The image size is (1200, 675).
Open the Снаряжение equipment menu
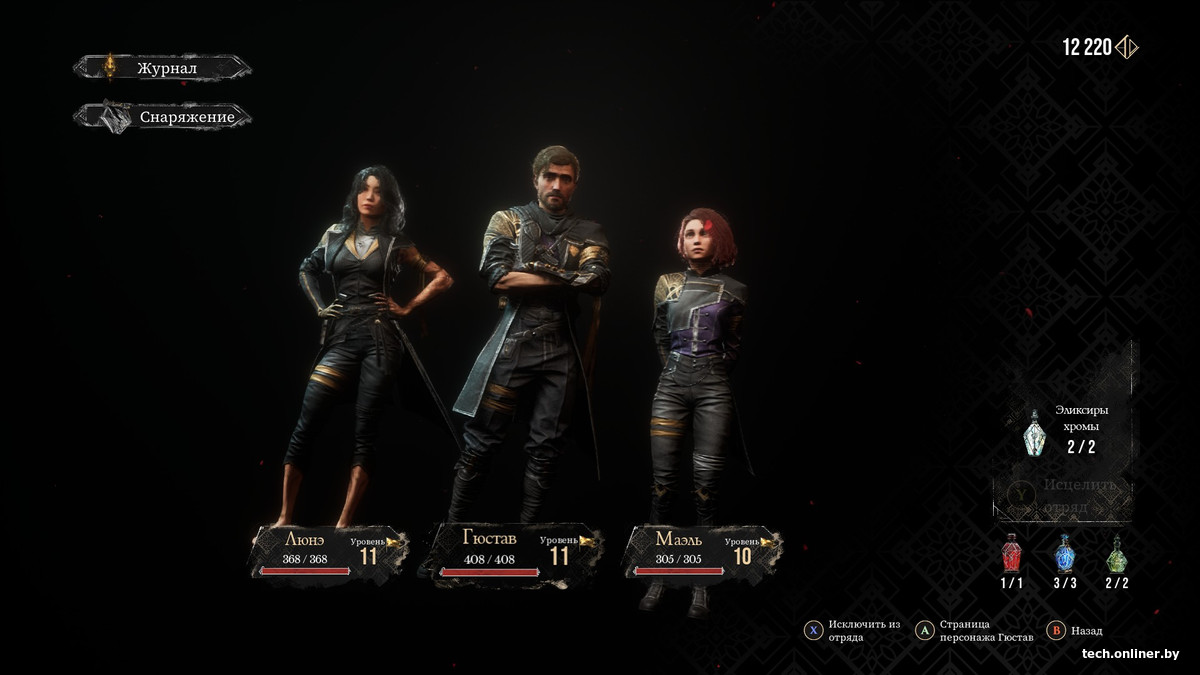click(x=163, y=117)
